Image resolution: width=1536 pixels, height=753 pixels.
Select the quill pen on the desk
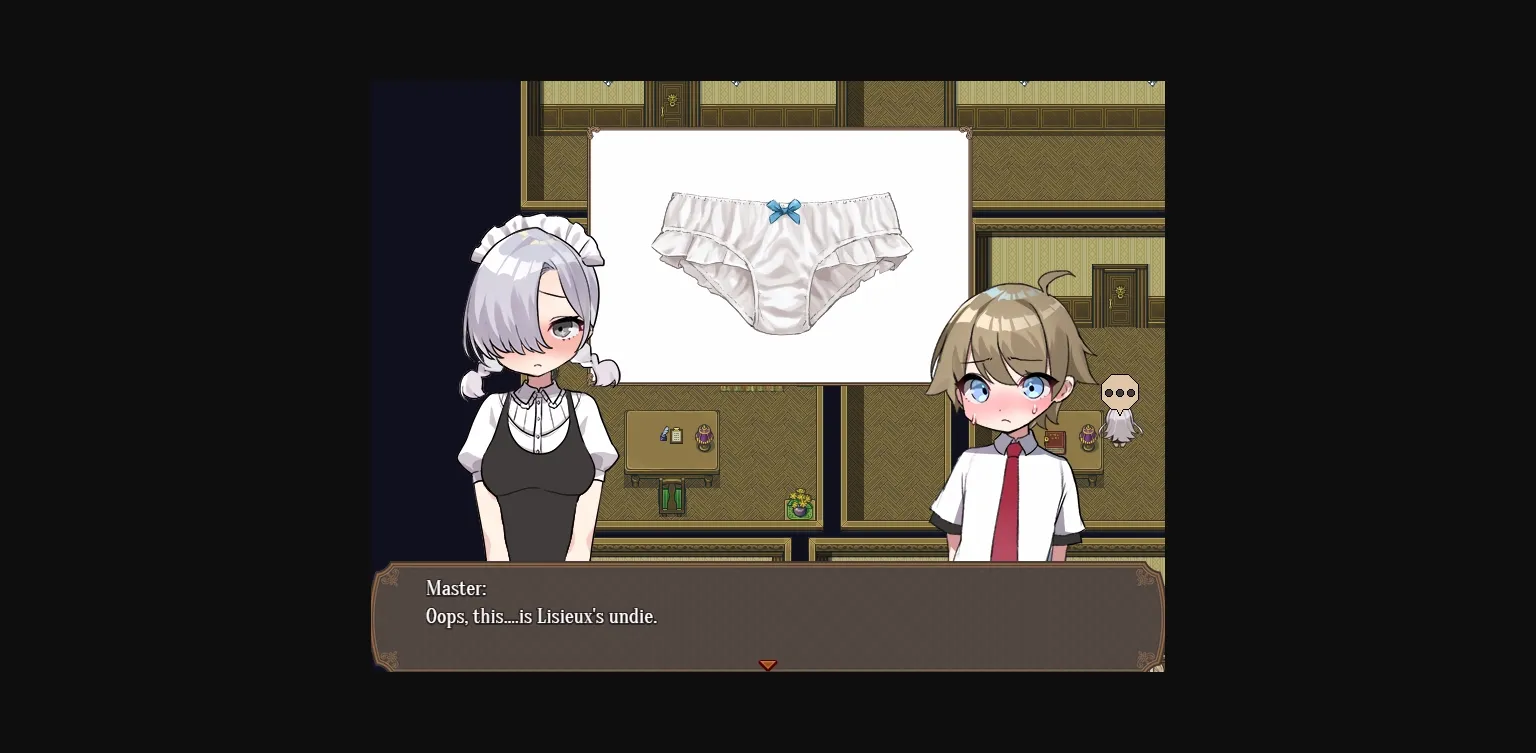coord(663,432)
